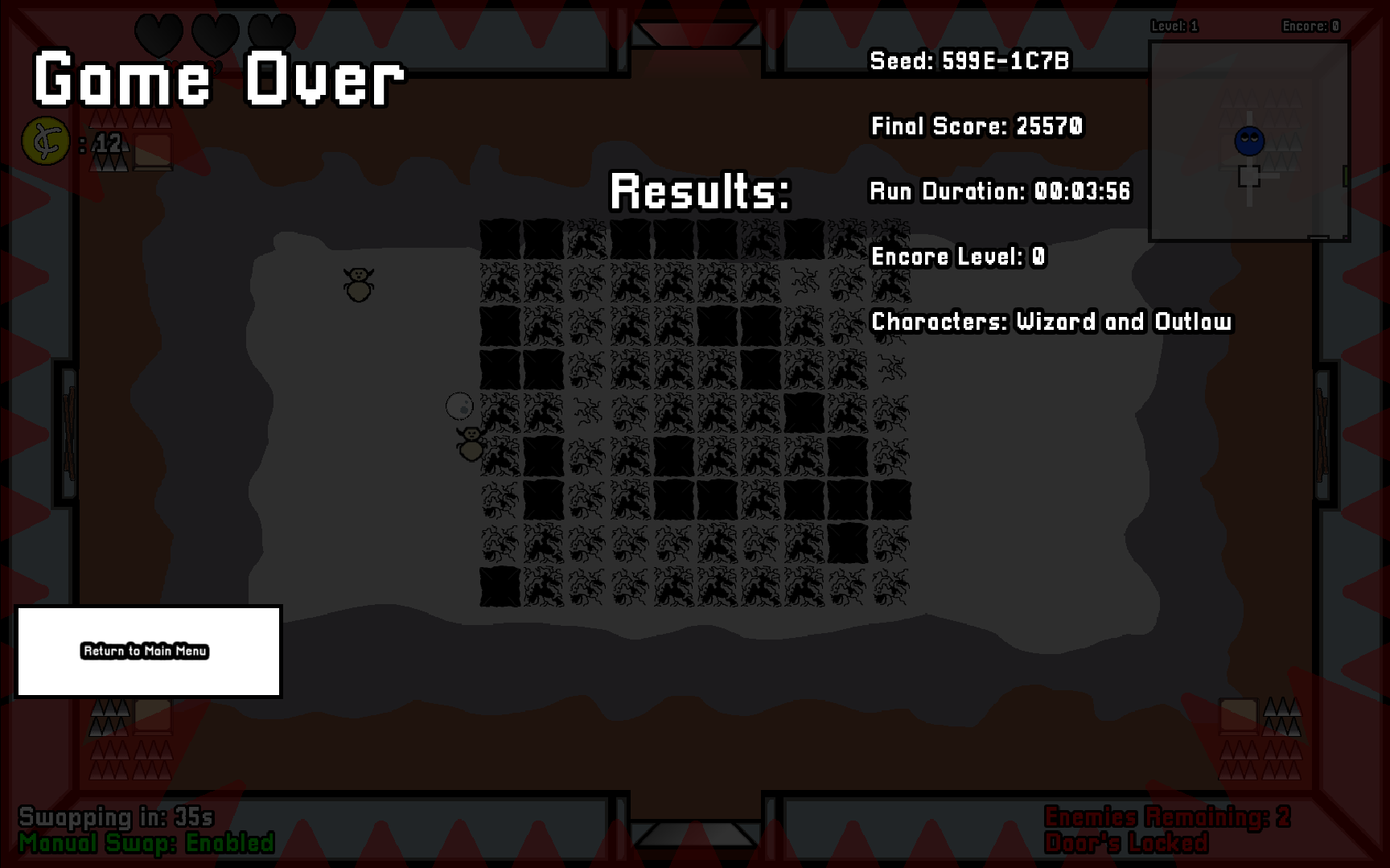Toggle Manual Swap setting
The height and width of the screenshot is (868, 1390).
[x=147, y=844]
